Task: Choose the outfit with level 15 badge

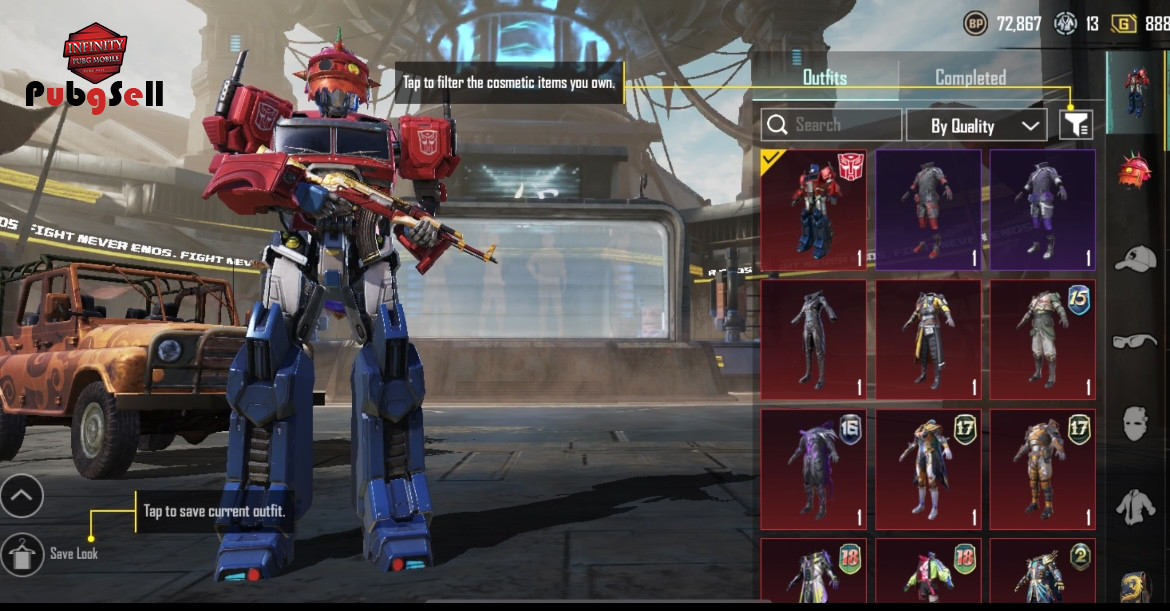Action: [x=1042, y=339]
